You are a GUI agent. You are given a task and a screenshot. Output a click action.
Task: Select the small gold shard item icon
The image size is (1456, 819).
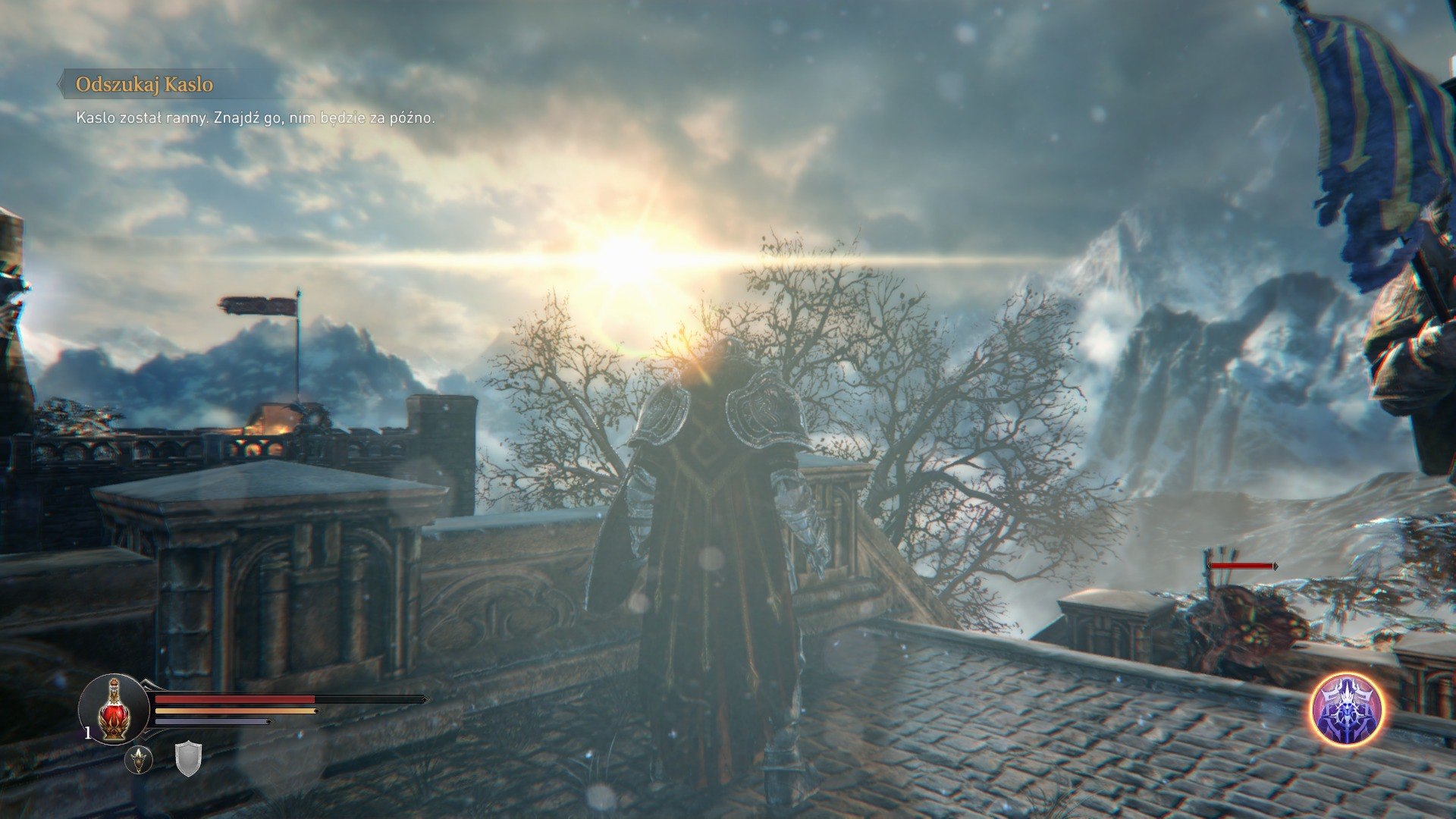click(x=139, y=759)
